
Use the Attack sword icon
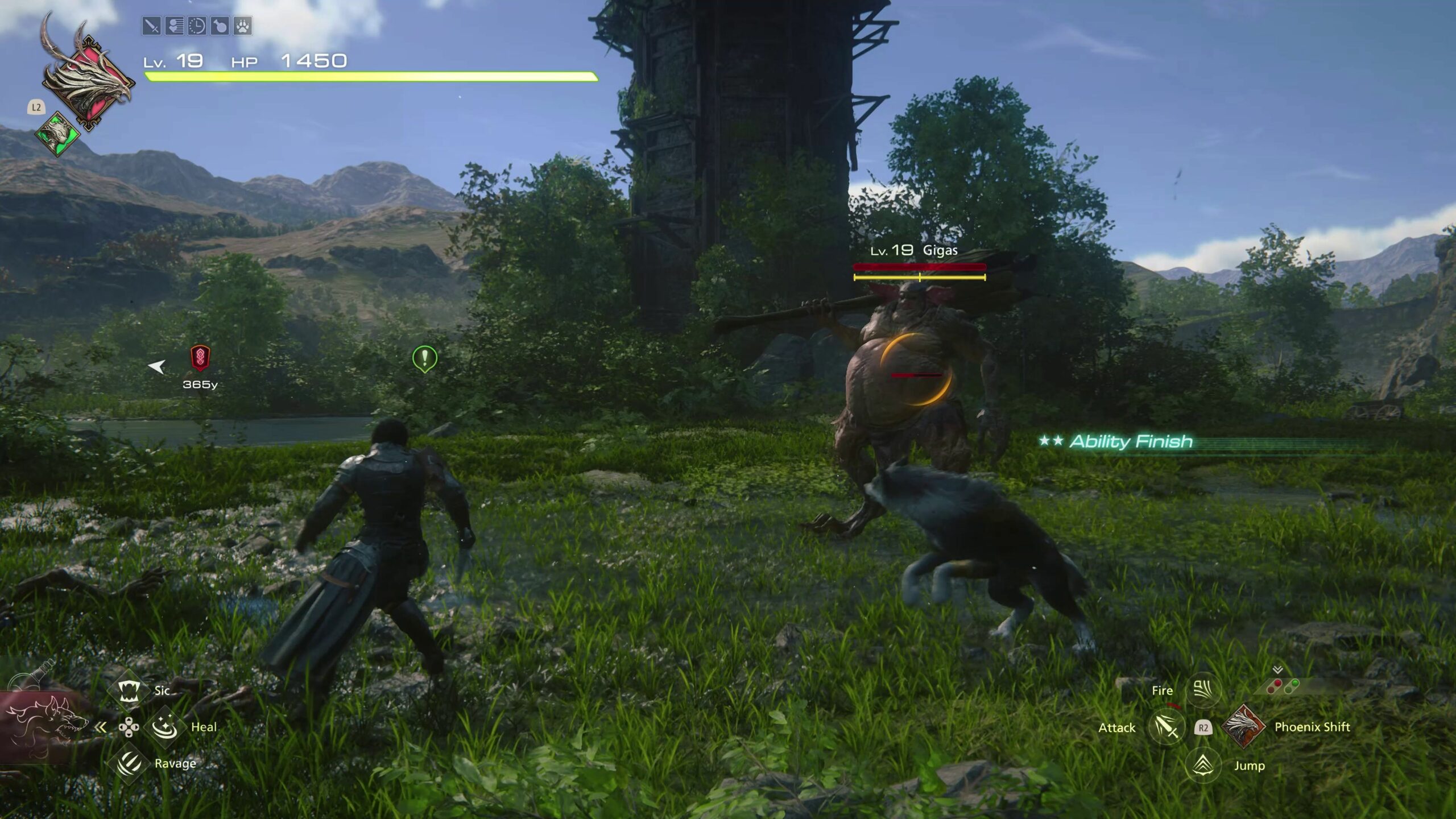pyautogui.click(x=1166, y=727)
